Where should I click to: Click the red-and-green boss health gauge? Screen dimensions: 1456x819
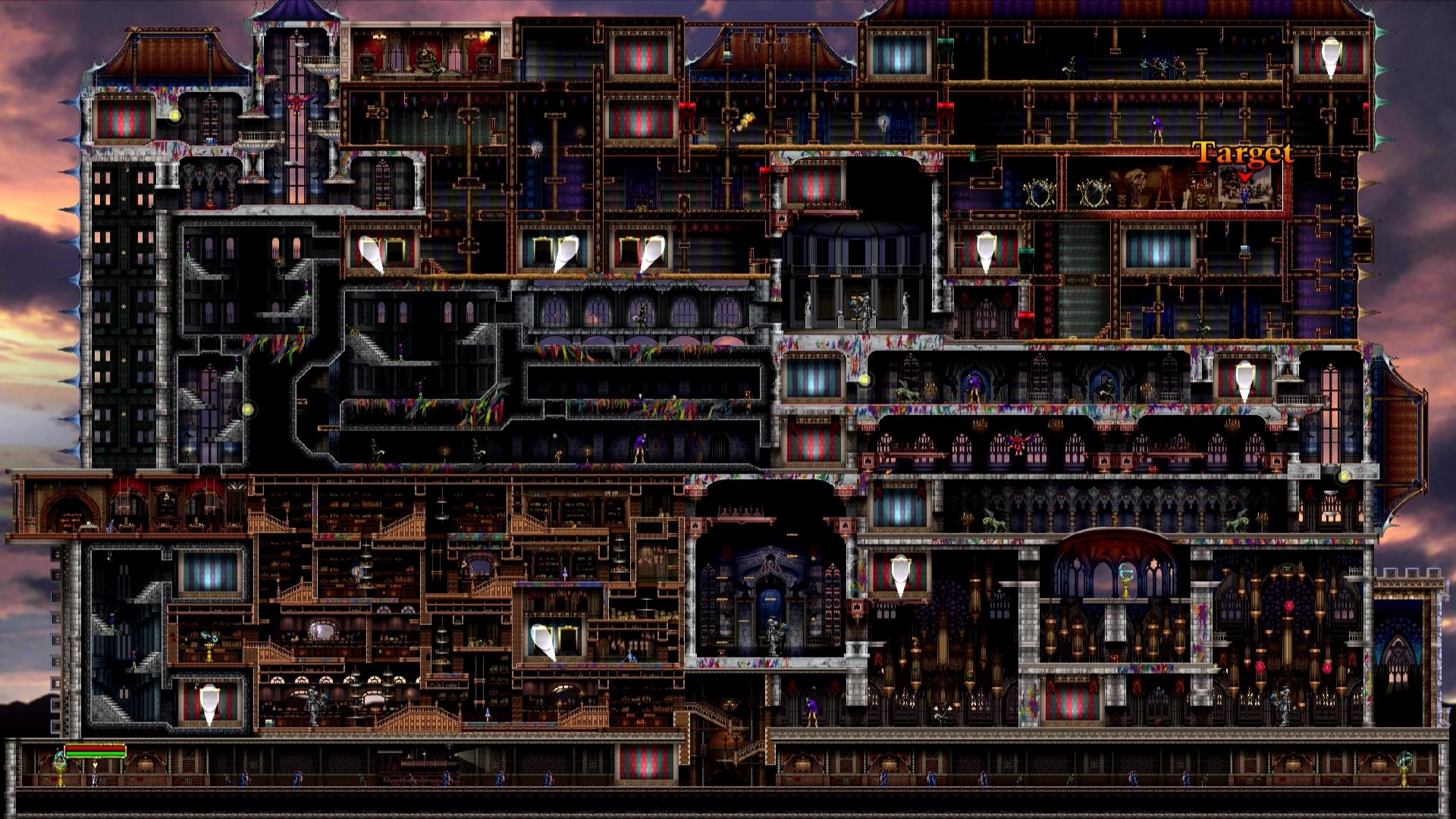tap(95, 752)
